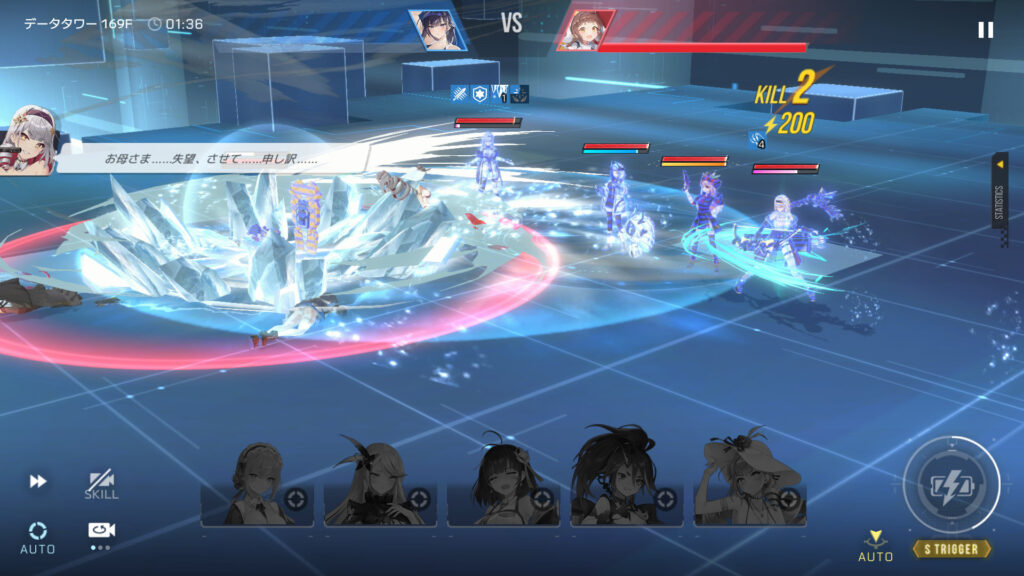This screenshot has width=1024, height=576.
Task: Select the laughing dark-haired girl card
Action: pyautogui.click(x=503, y=486)
